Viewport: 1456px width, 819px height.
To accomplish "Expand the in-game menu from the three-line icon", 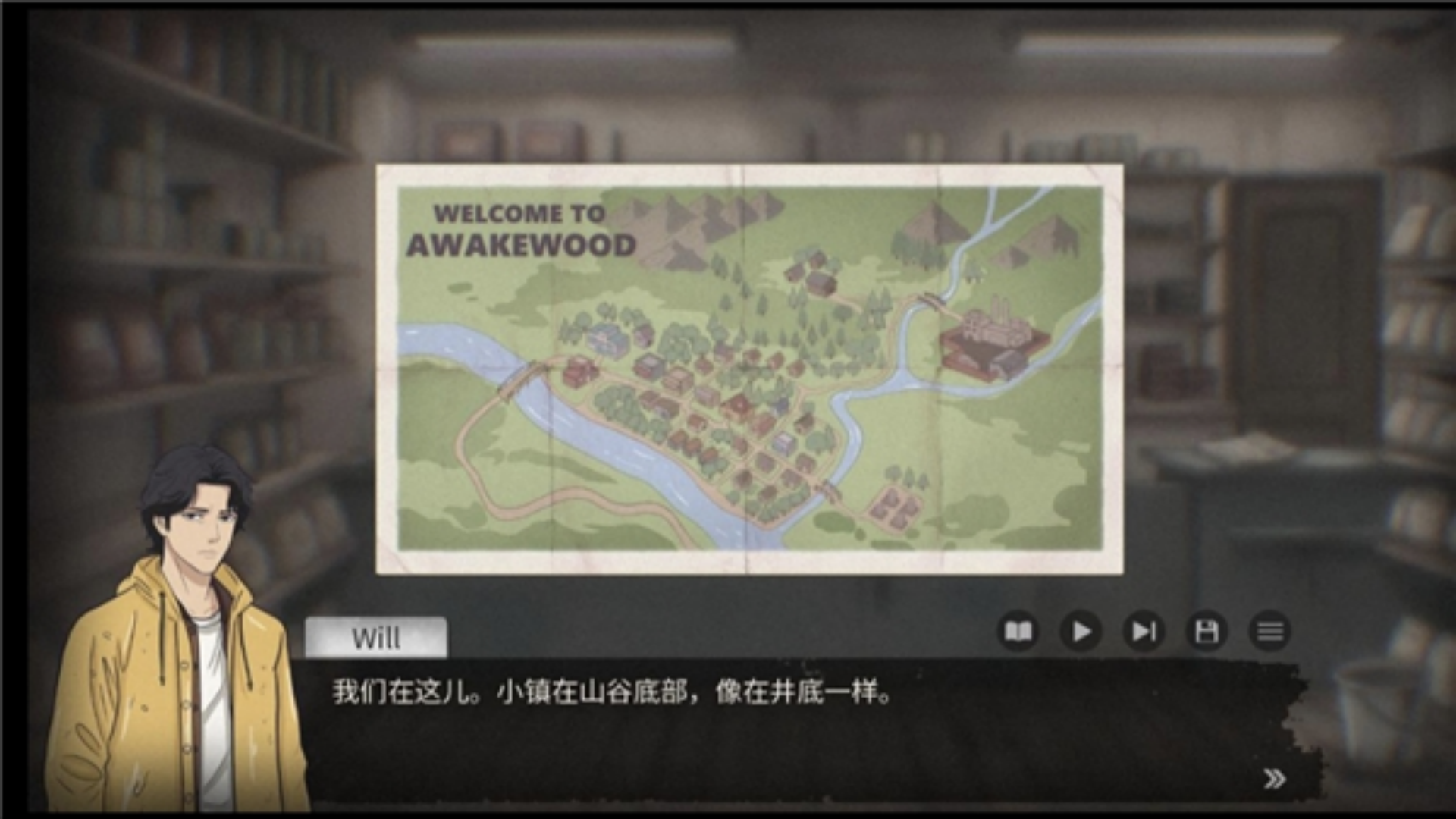I will (x=1271, y=631).
